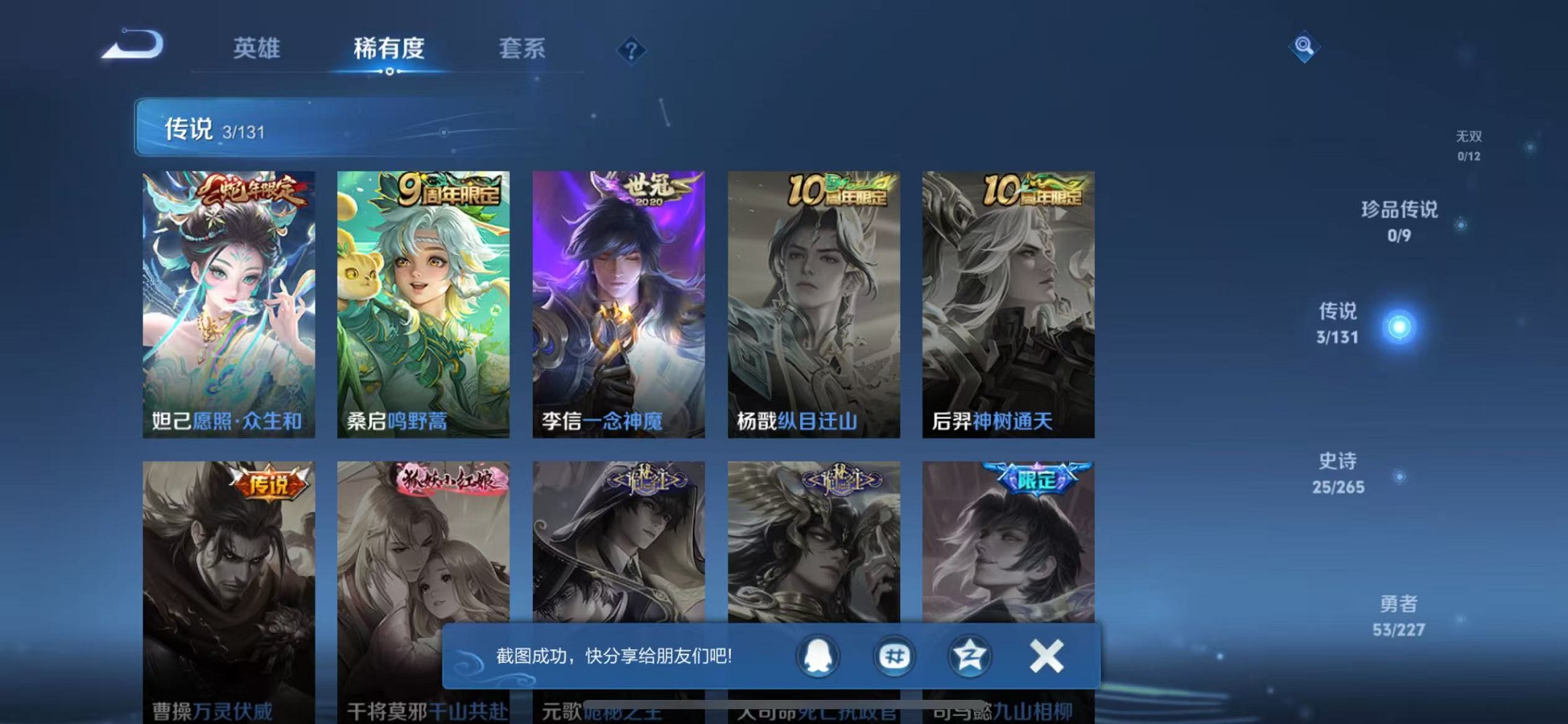This screenshot has width=1568, height=724.
Task: Share to Qzone with the star icon
Action: click(x=968, y=656)
